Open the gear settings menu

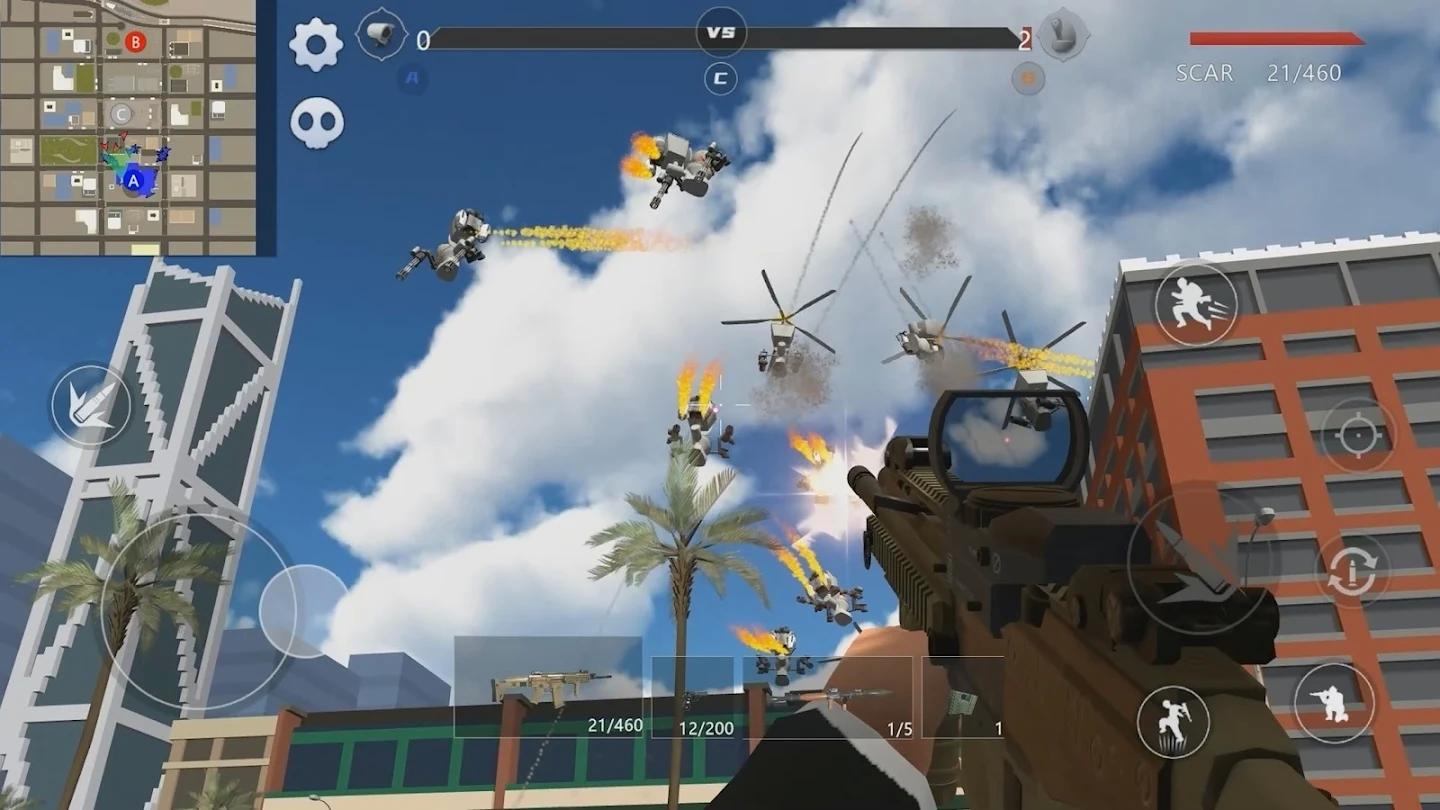(316, 44)
